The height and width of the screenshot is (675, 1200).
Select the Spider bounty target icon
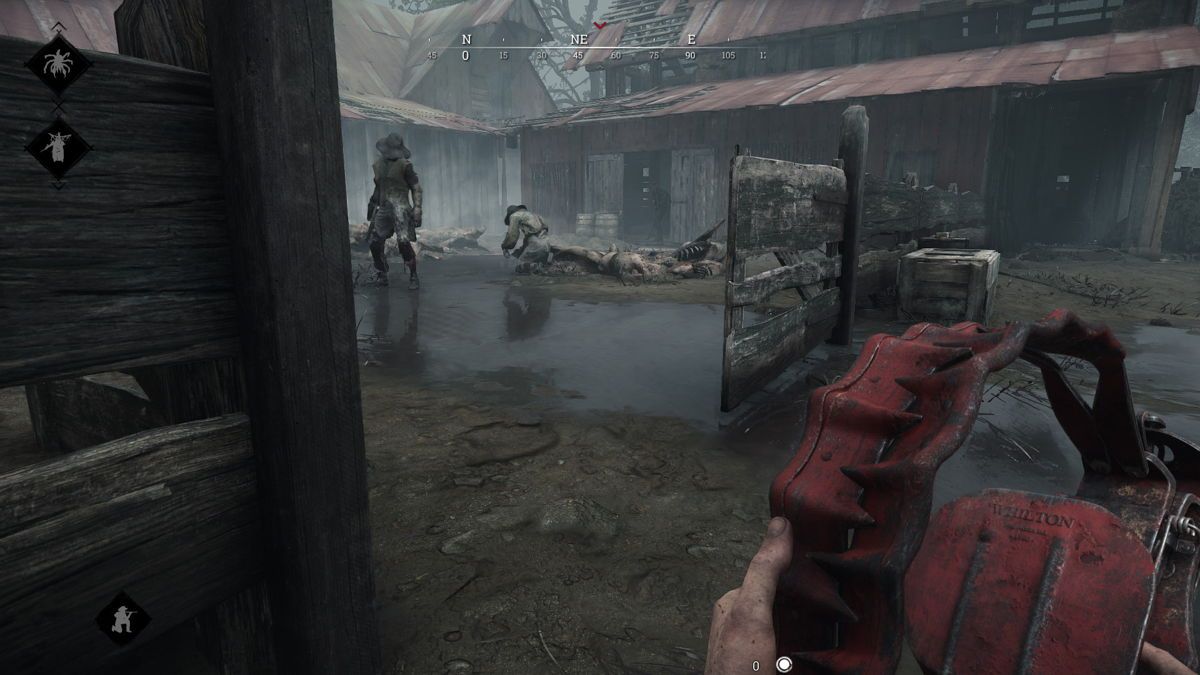click(58, 64)
